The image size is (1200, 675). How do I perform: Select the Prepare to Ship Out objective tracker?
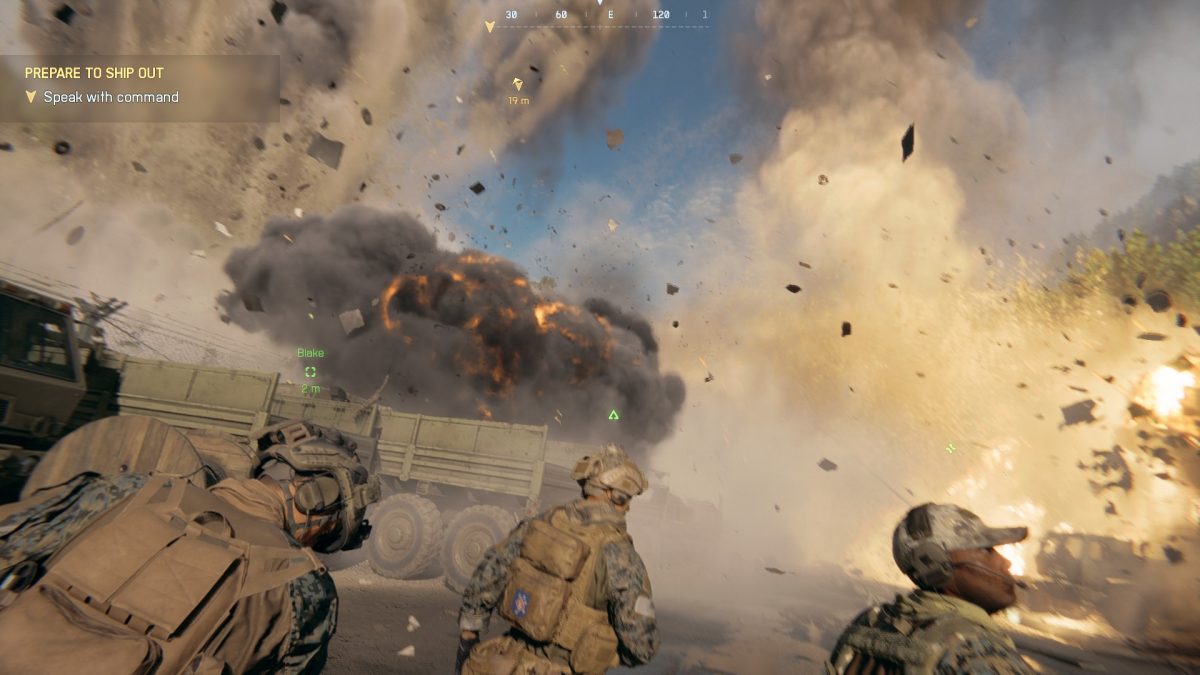[x=138, y=87]
